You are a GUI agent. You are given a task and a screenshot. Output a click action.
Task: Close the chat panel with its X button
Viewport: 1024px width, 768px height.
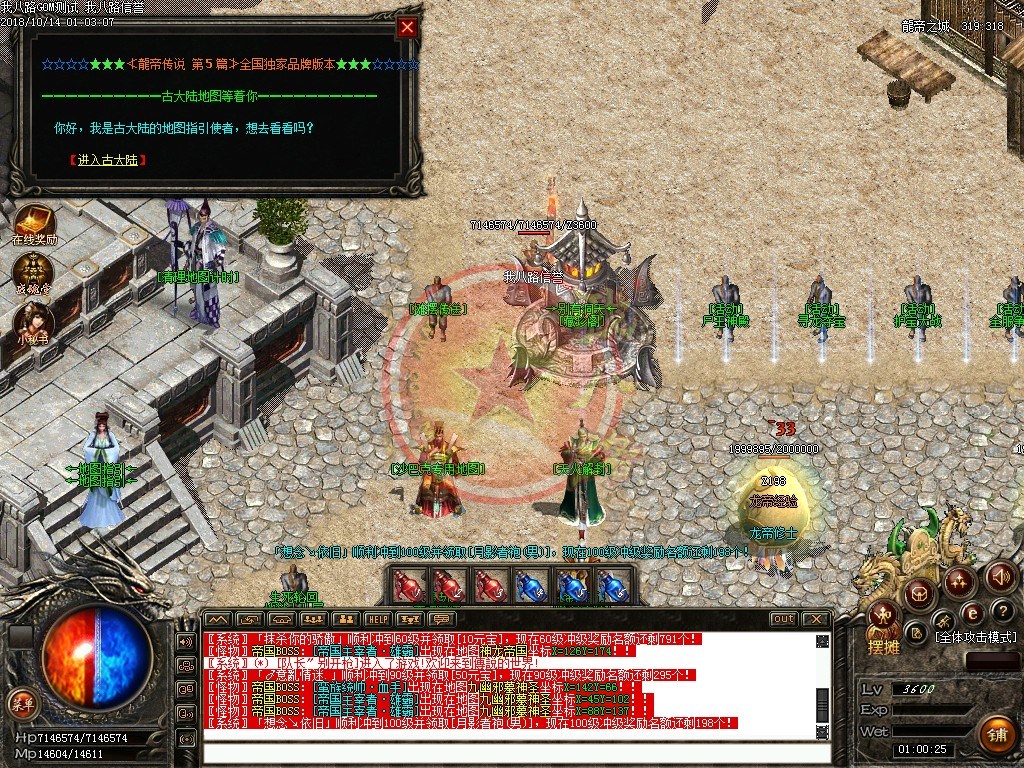click(816, 619)
